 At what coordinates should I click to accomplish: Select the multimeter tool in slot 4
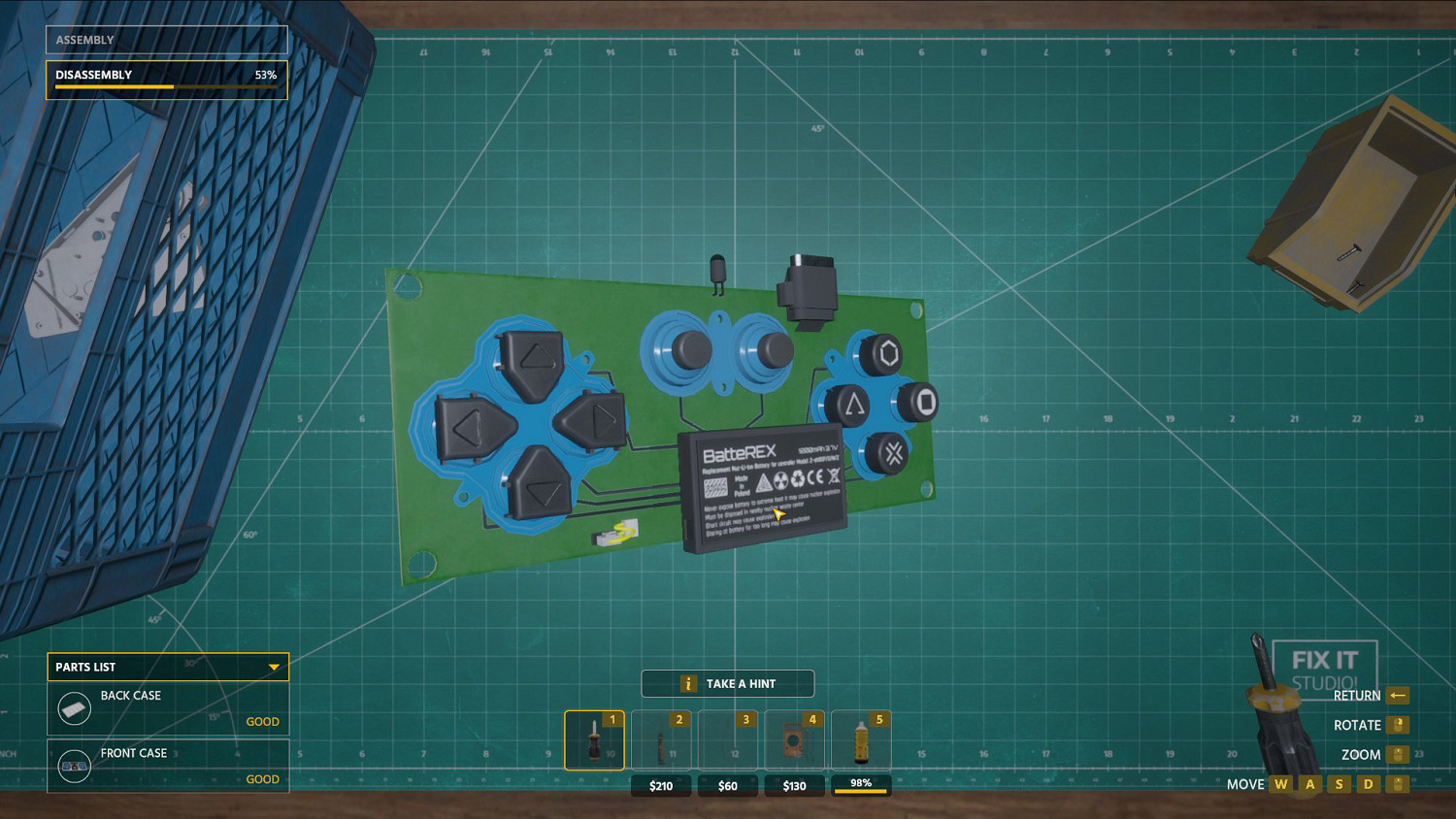click(x=794, y=739)
